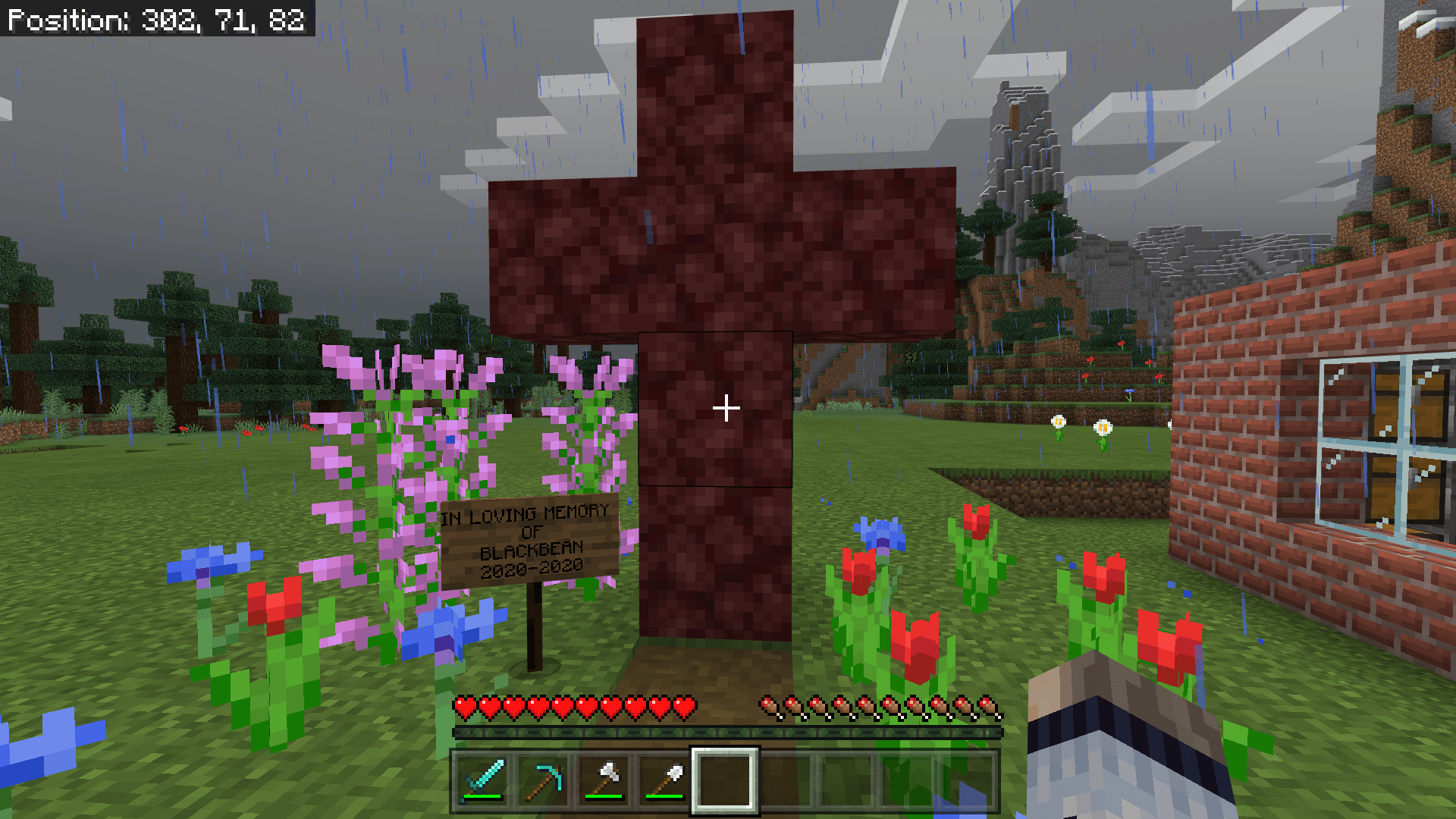Click the experience bar below the hearts
1456x819 pixels.
(x=726, y=732)
